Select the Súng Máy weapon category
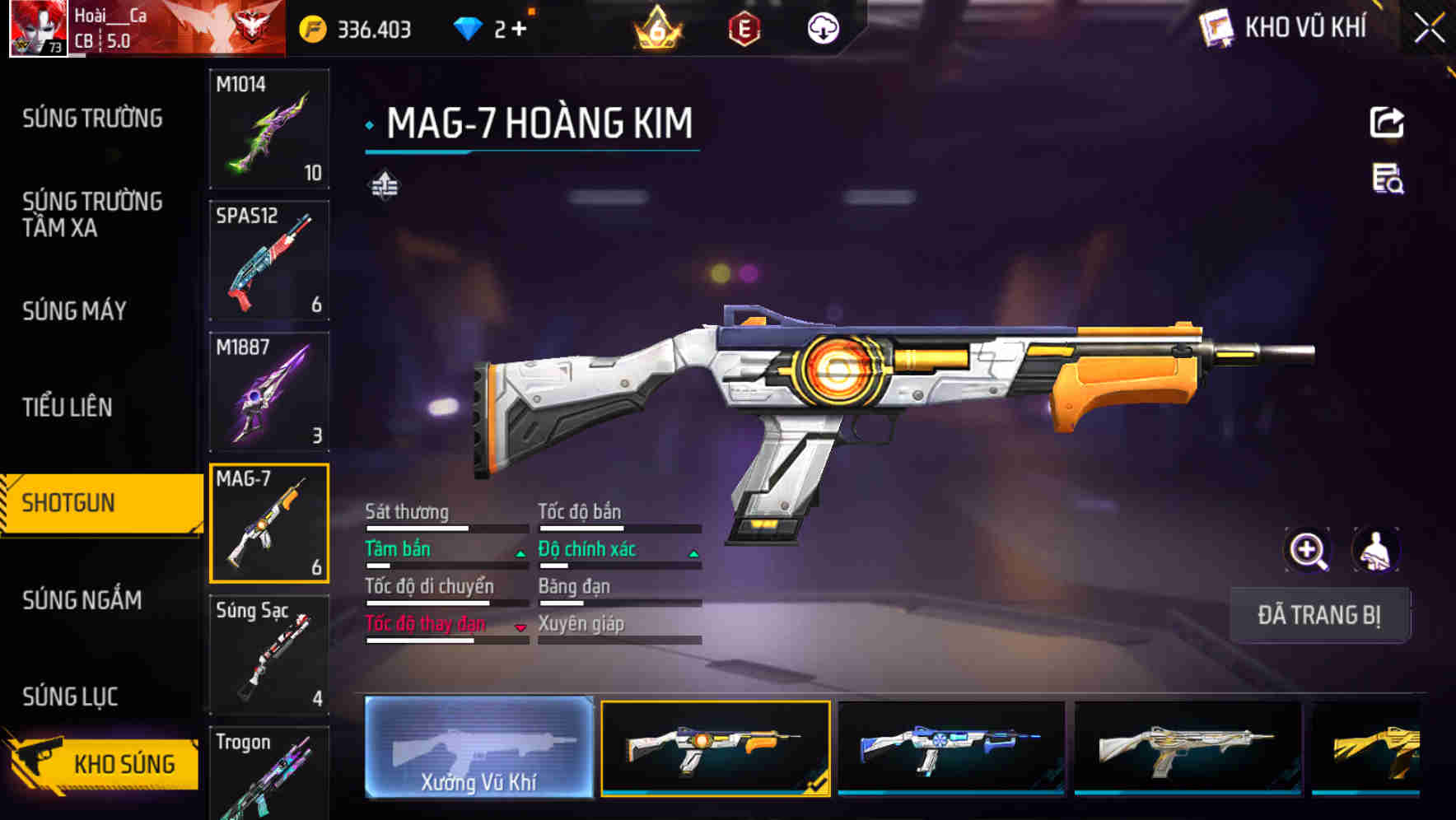Viewport: 1456px width, 820px height. tap(74, 310)
